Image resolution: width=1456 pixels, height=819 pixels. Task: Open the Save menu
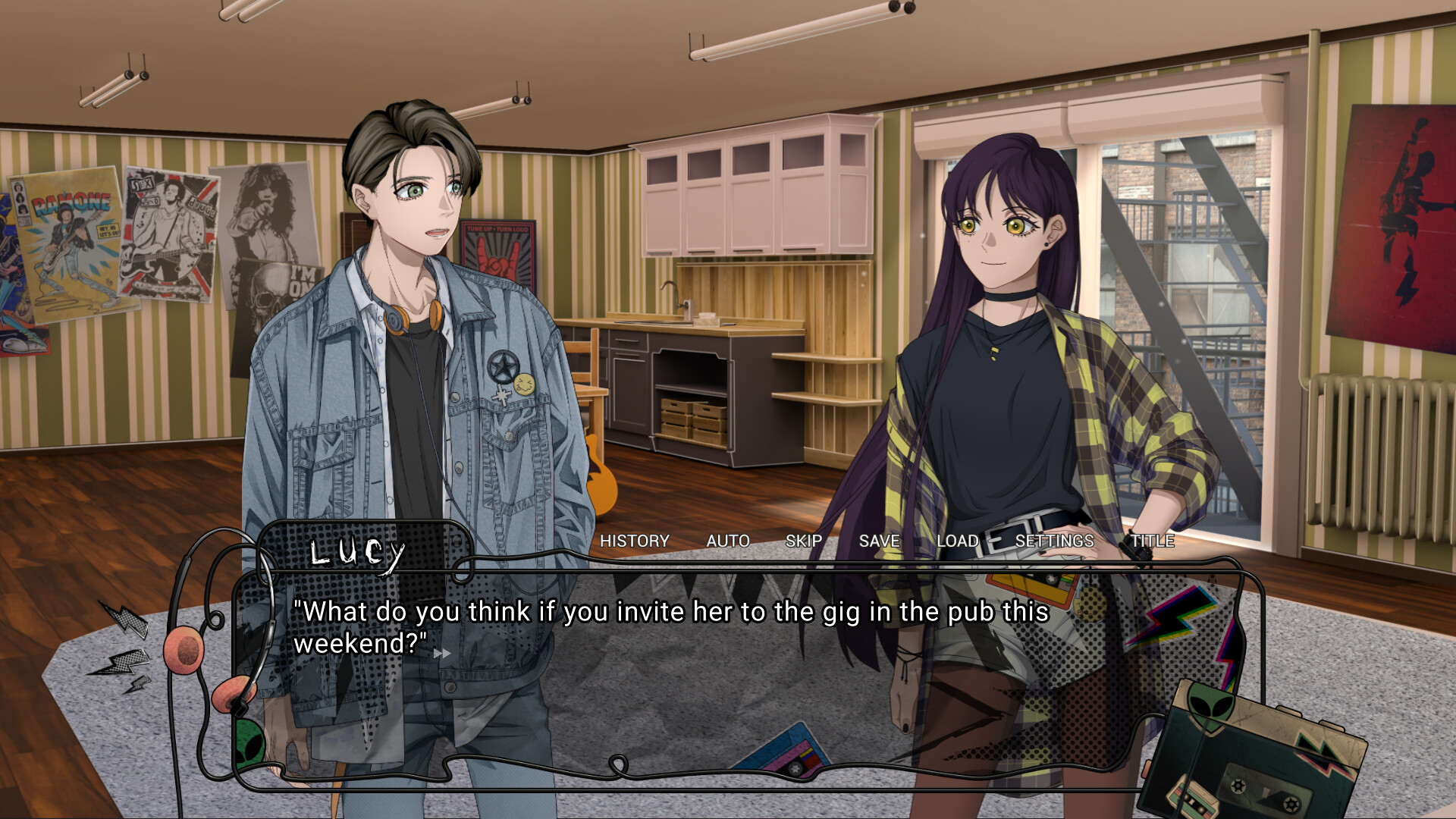(x=880, y=541)
